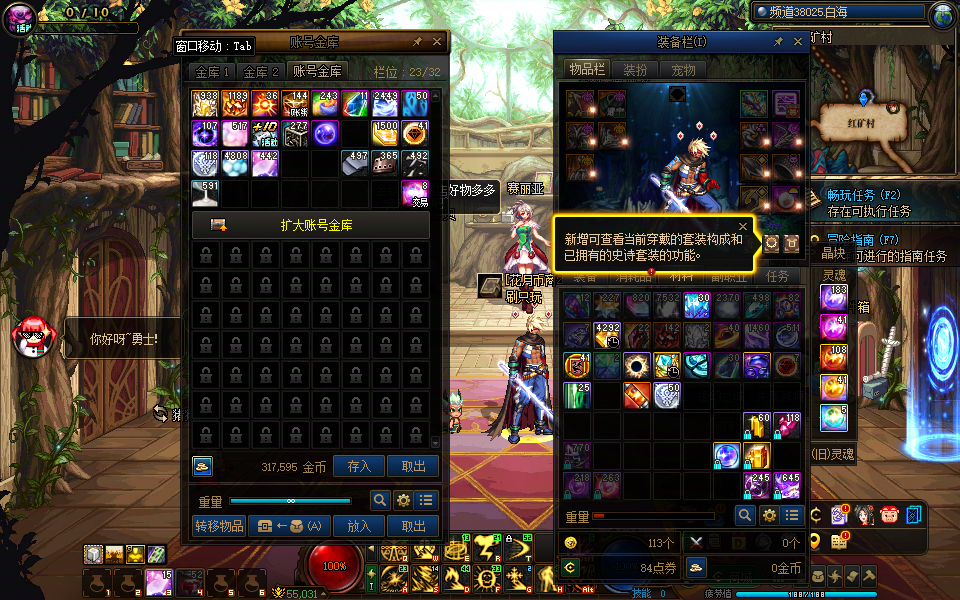
Task: Open the 金库 2 vault tab
Action: coord(260,72)
